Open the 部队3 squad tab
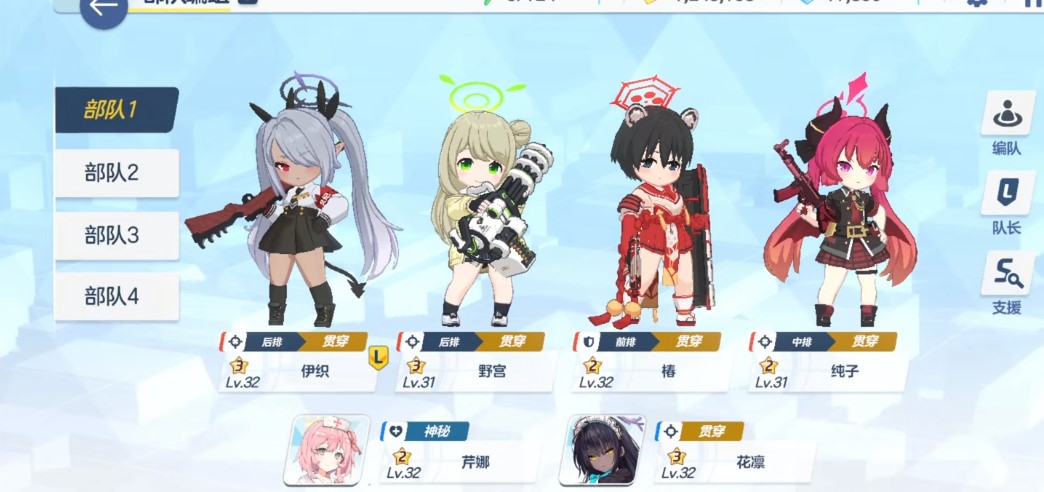The image size is (1044, 492). coord(116,236)
